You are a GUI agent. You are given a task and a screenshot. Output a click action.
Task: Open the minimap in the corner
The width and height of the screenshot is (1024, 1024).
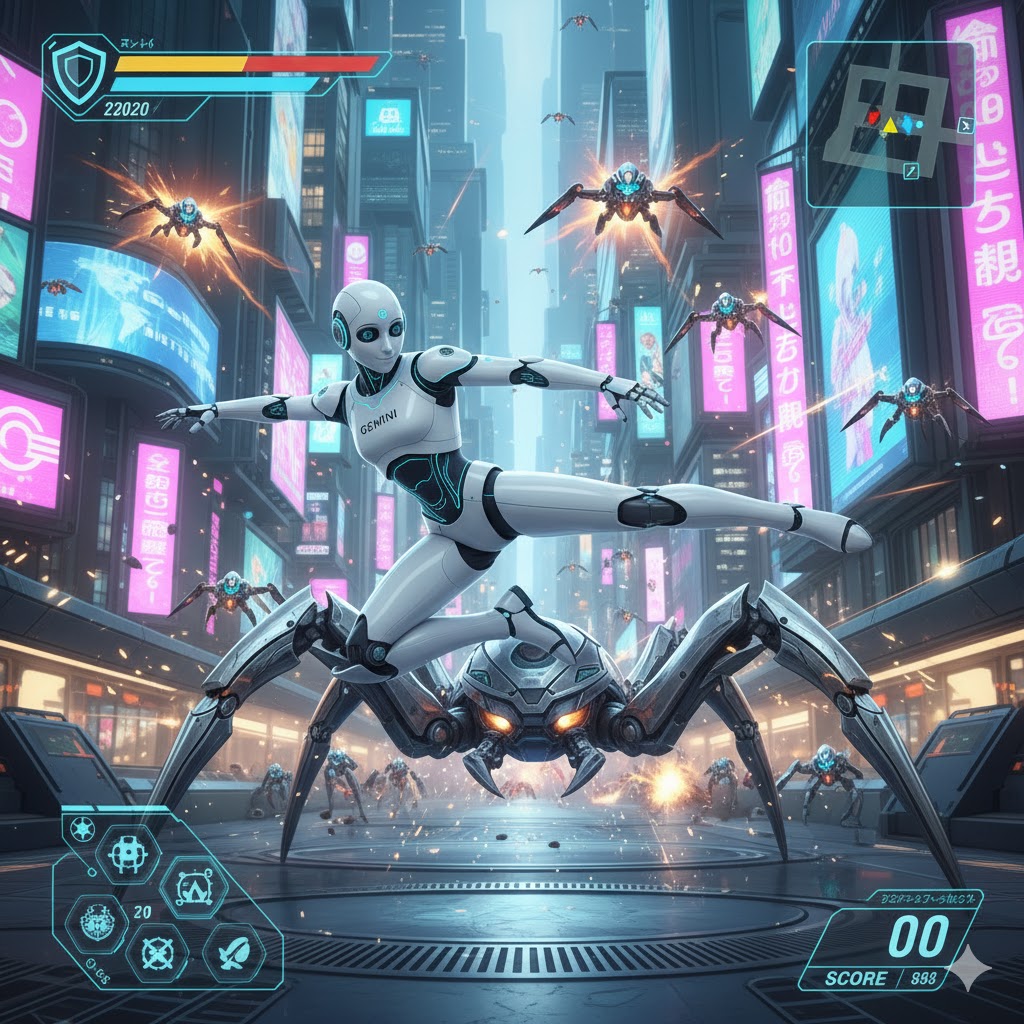(890, 124)
